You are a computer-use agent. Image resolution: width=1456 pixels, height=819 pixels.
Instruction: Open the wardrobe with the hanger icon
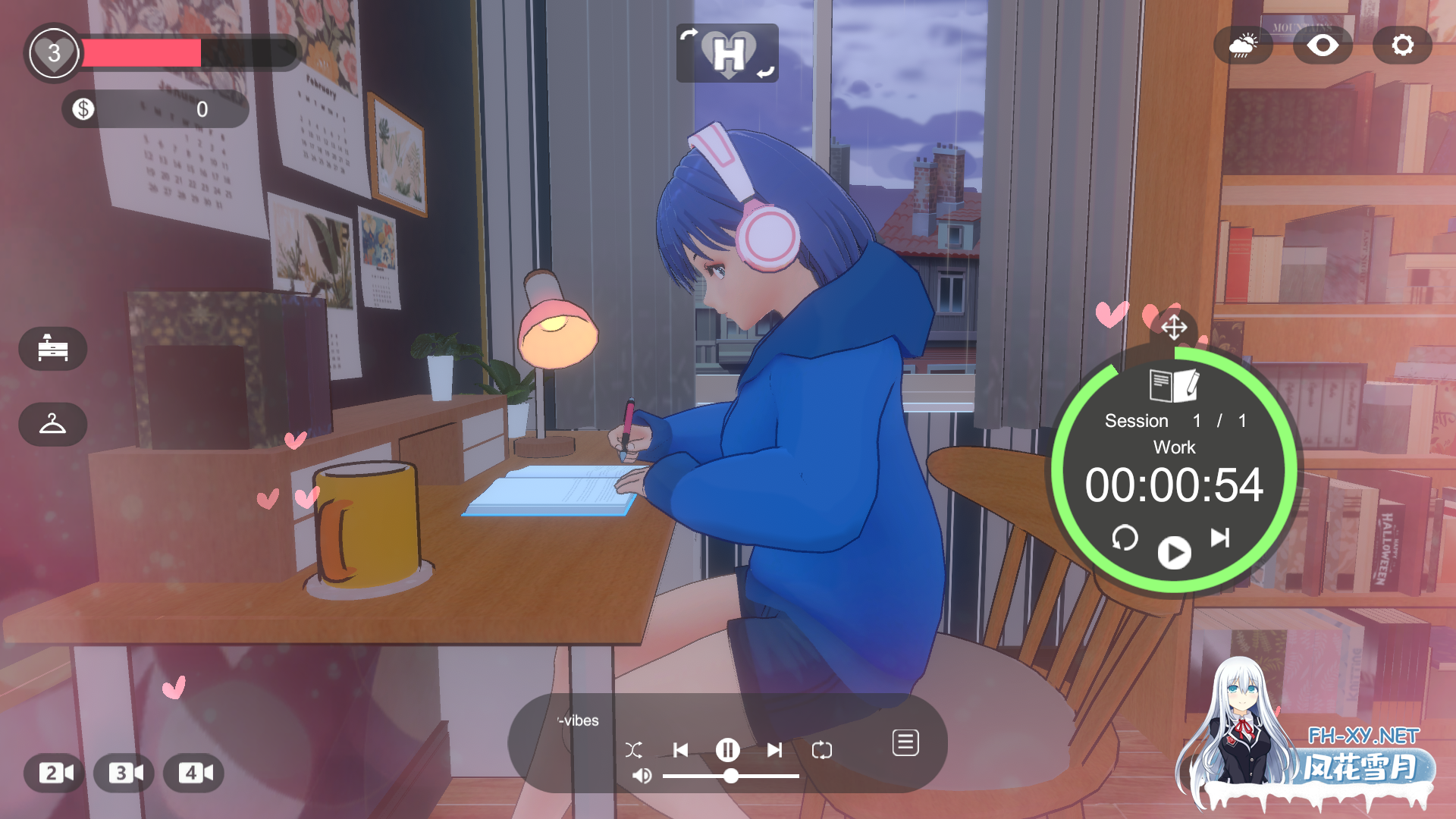click(52, 424)
